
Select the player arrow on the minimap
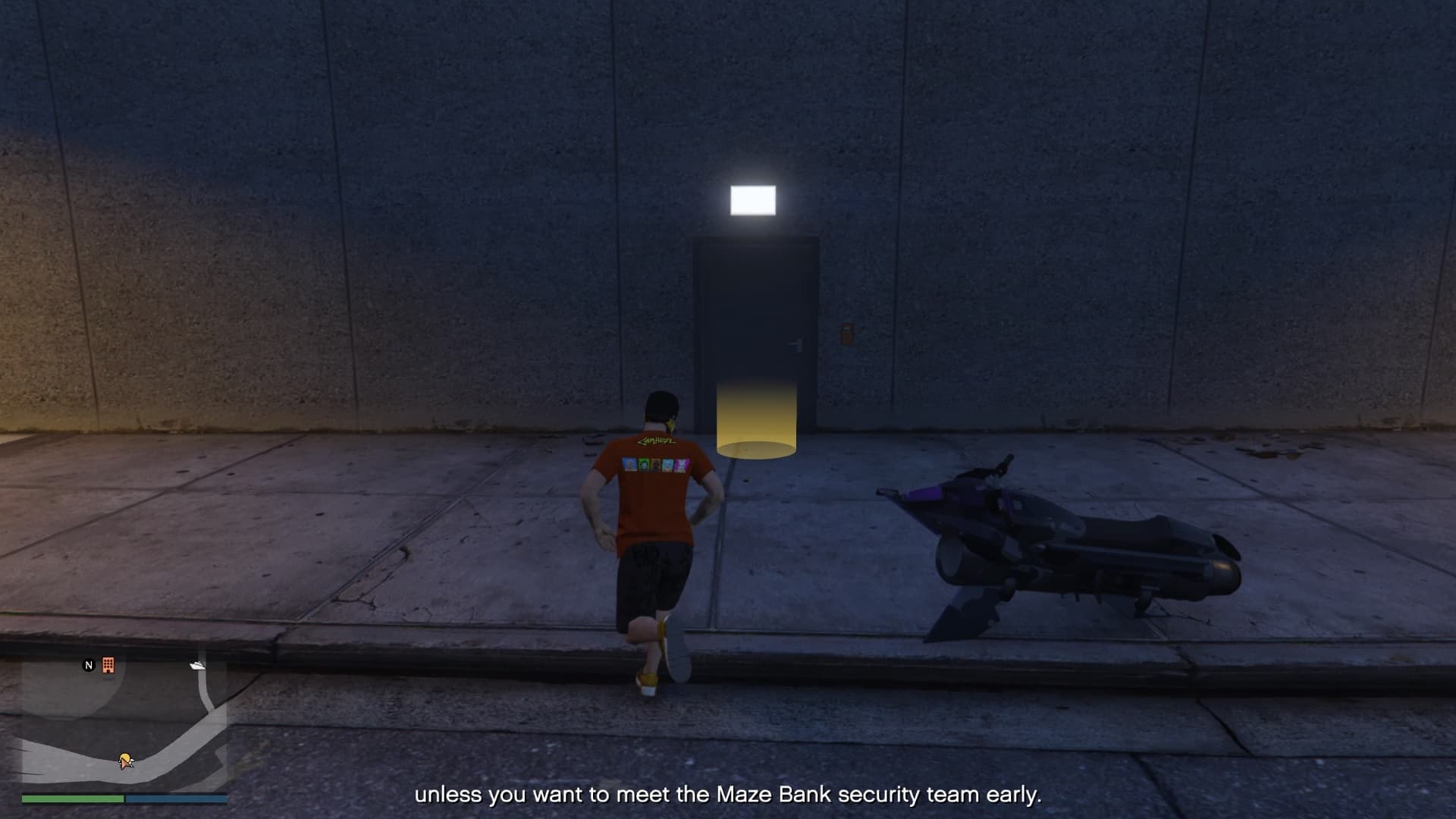tap(126, 760)
